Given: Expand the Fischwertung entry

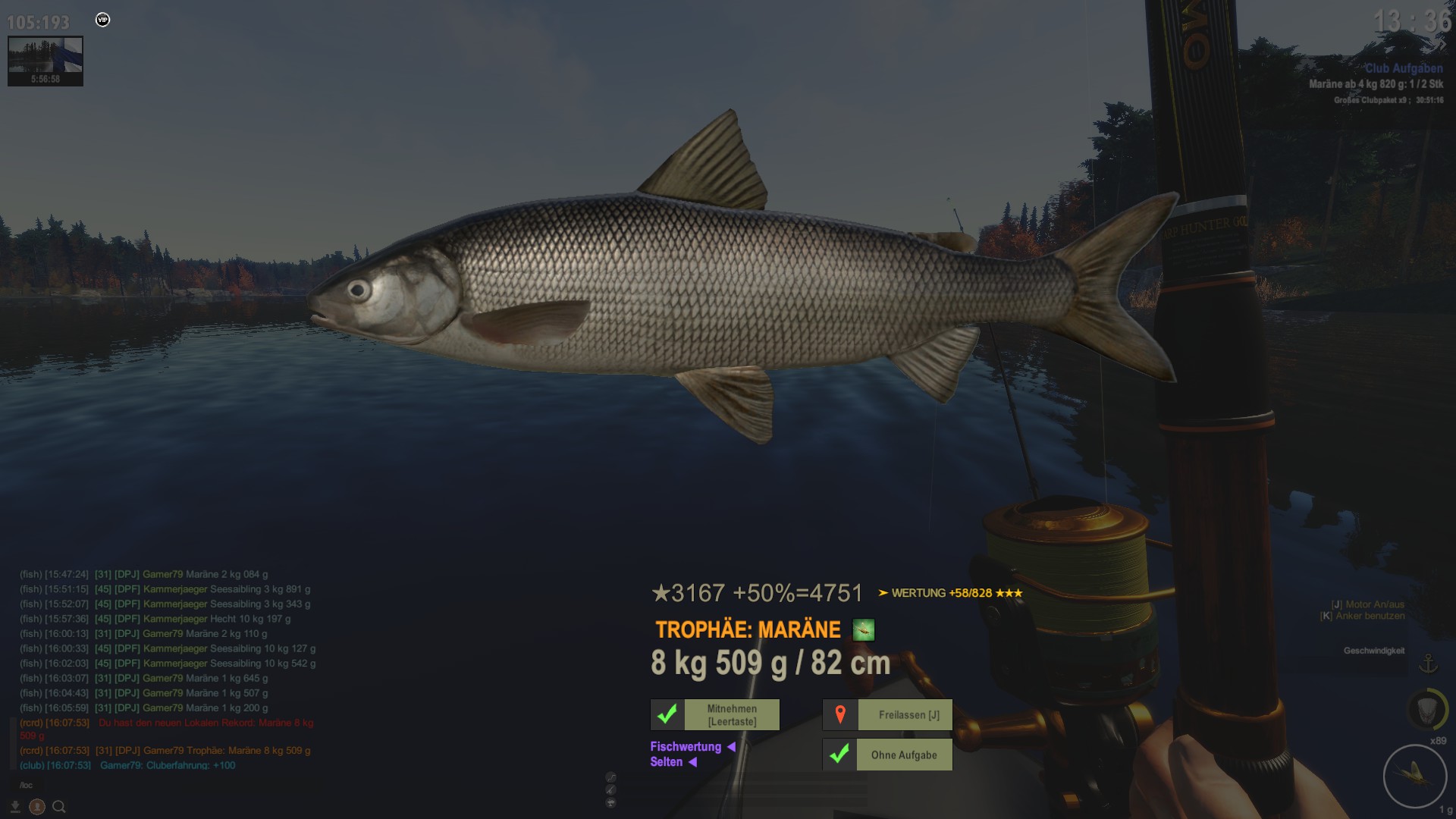Looking at the screenshot, I should click(692, 747).
